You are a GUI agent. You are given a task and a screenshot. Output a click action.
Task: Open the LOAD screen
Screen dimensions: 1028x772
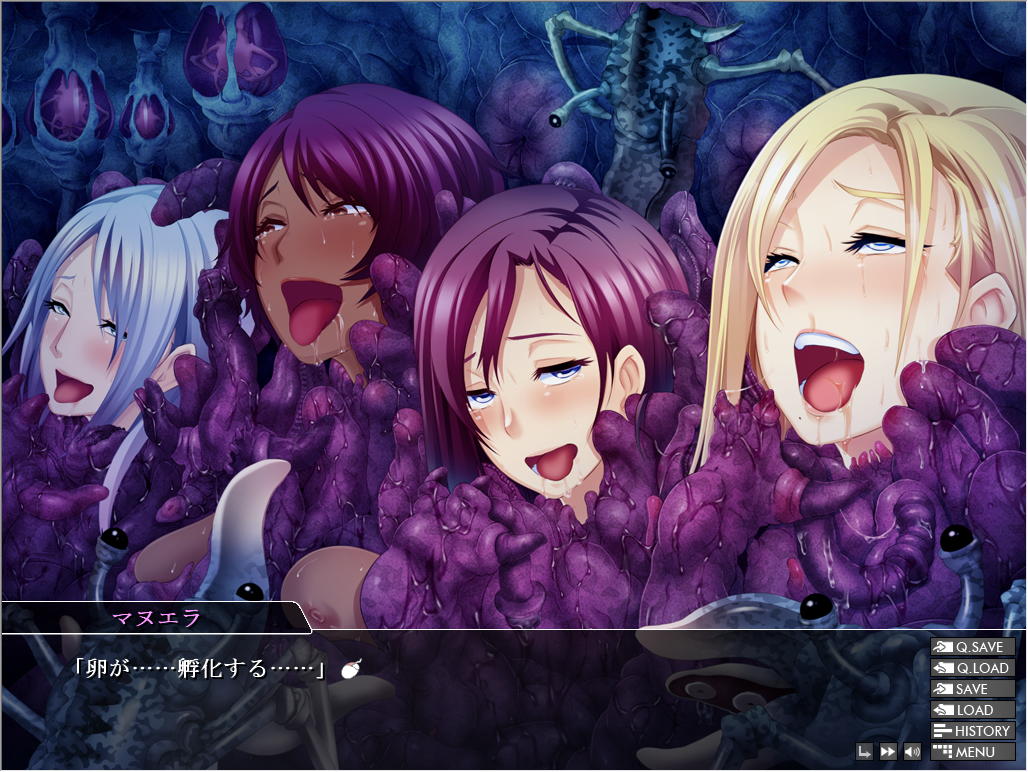[x=972, y=710]
